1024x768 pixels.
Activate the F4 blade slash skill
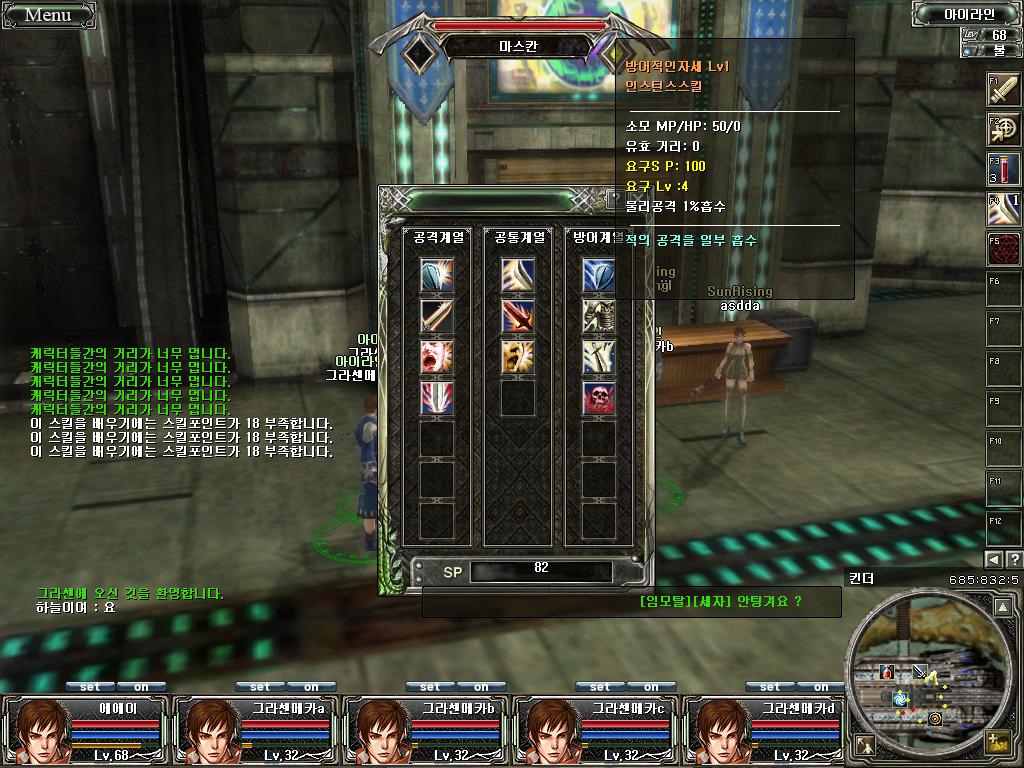tap(1003, 210)
